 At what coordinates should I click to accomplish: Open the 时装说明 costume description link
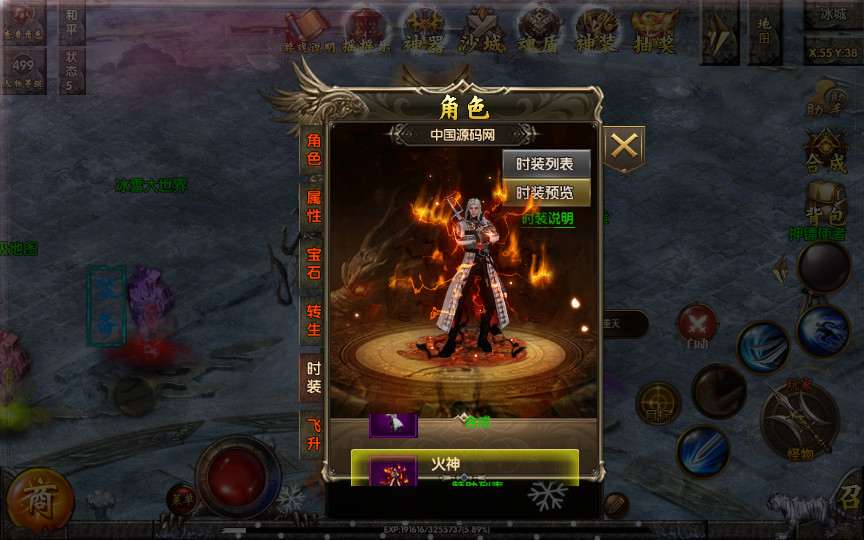548,218
